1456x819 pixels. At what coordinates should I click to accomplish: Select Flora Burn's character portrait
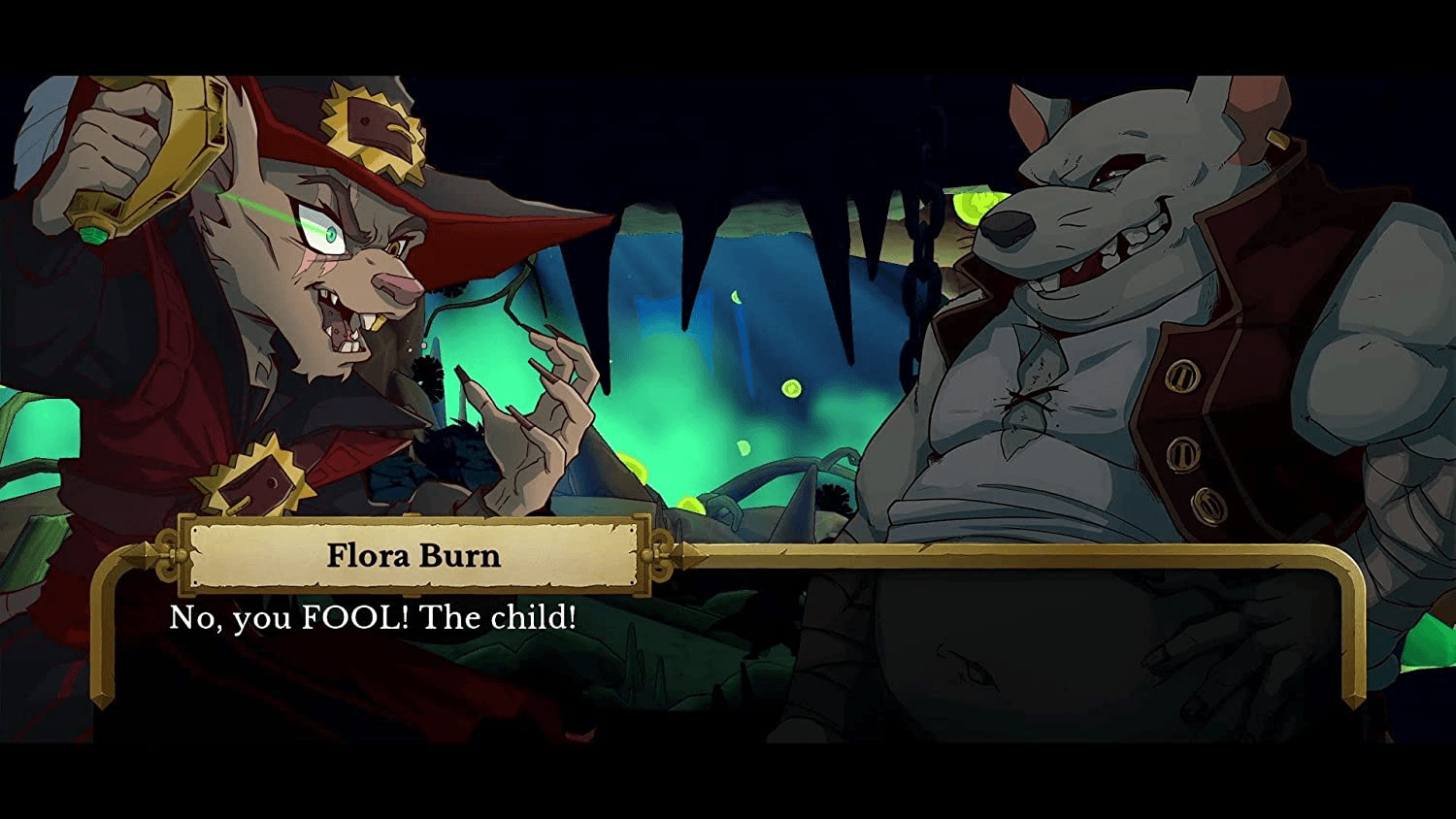point(291,291)
